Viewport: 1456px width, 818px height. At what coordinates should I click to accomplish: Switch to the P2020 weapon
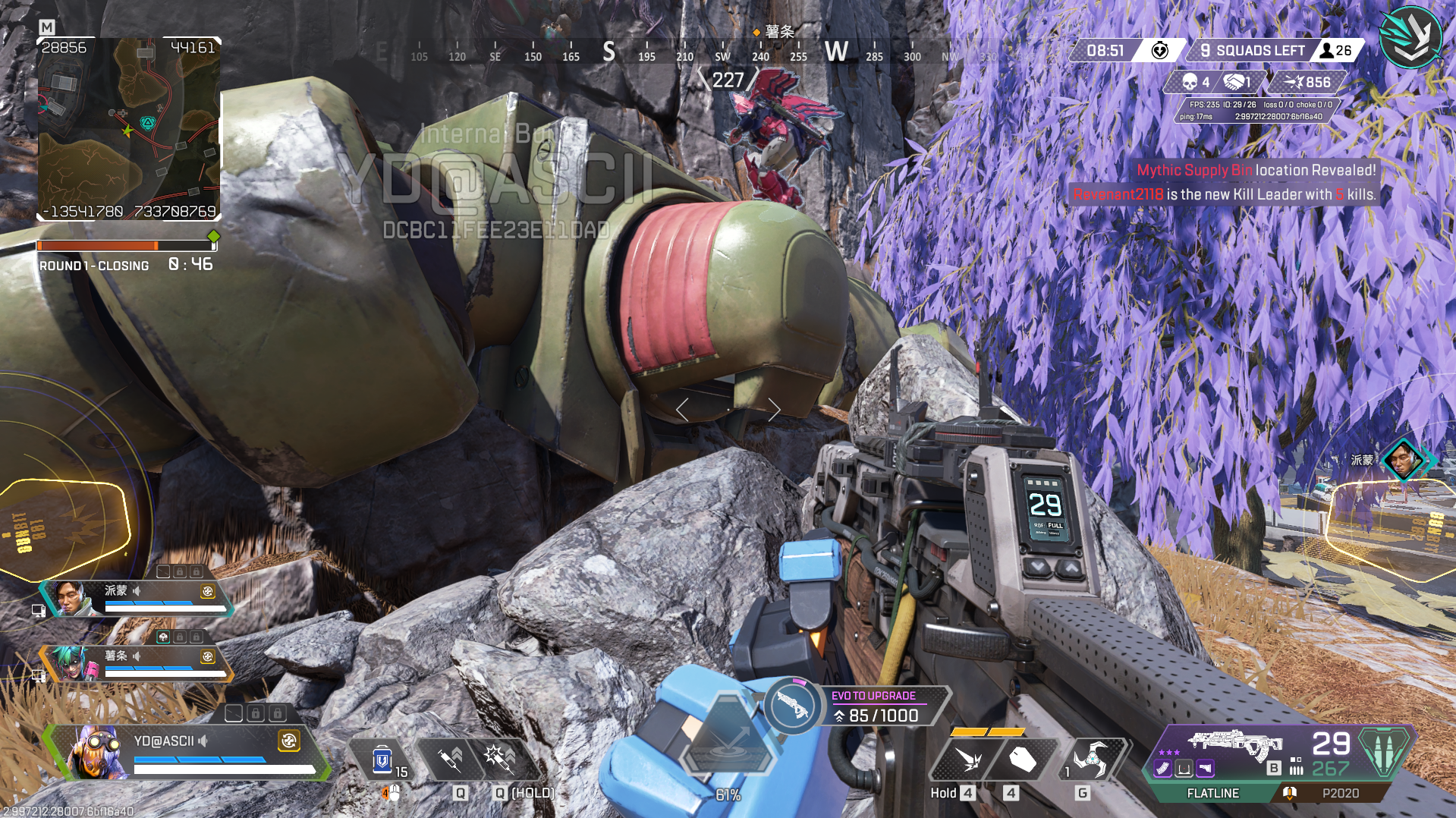point(1340,793)
